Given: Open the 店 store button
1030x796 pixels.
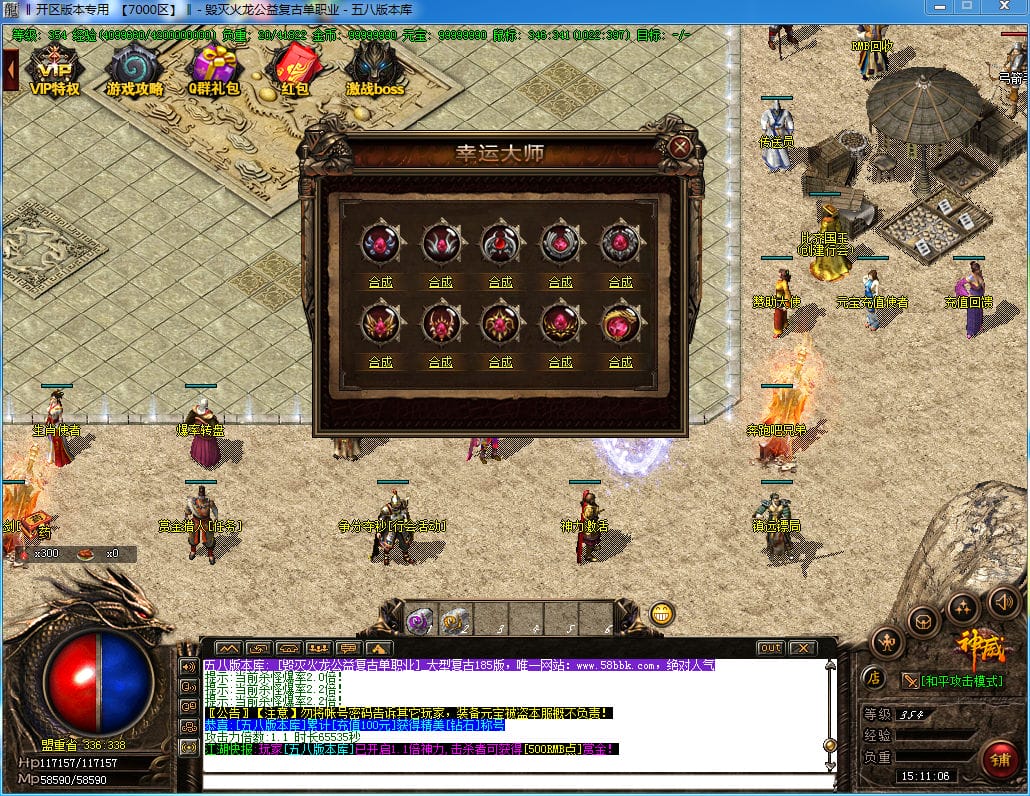Looking at the screenshot, I should [x=873, y=678].
